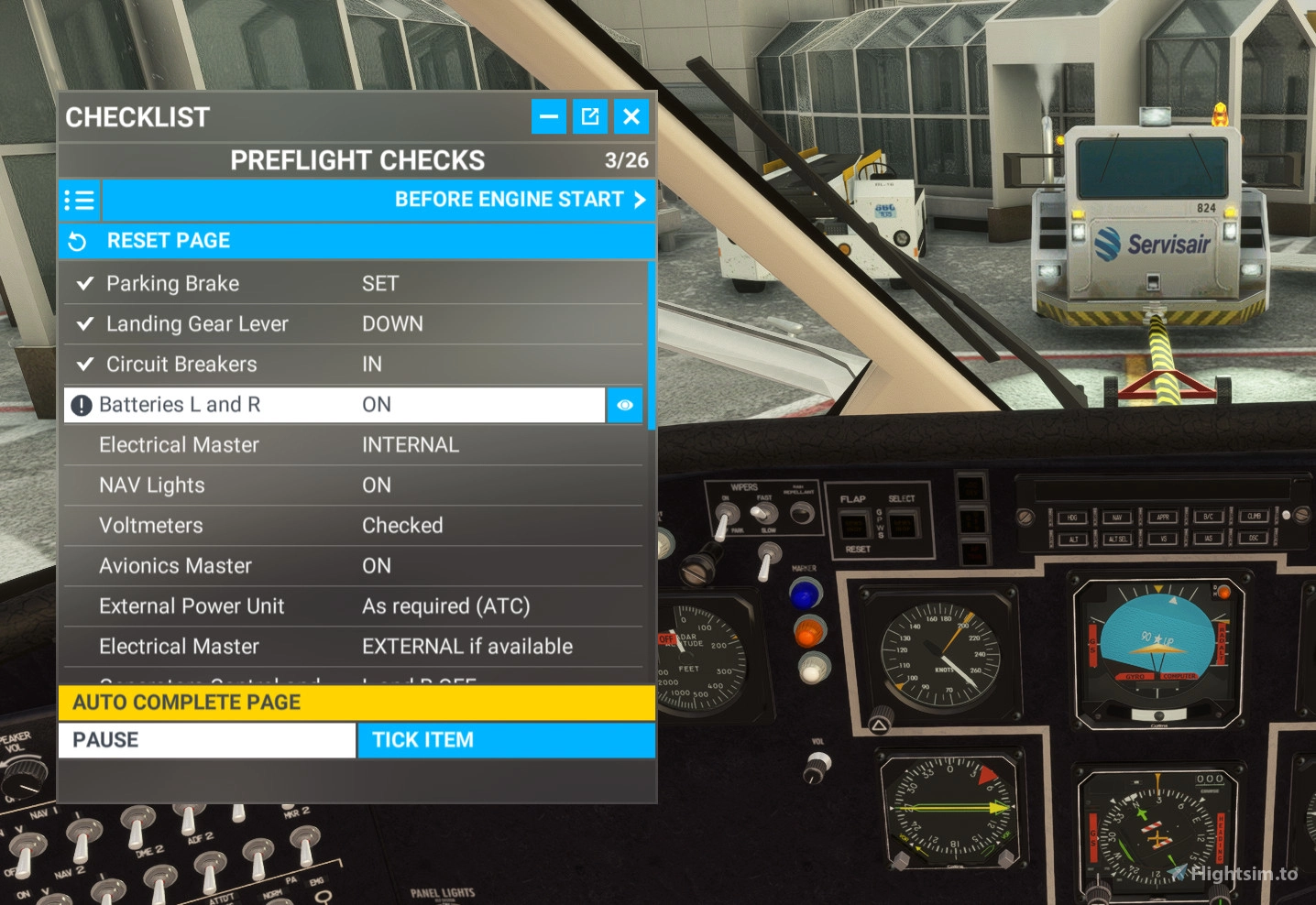Select the NAV Lights checklist entry
The image size is (1316, 905).
pos(275,485)
